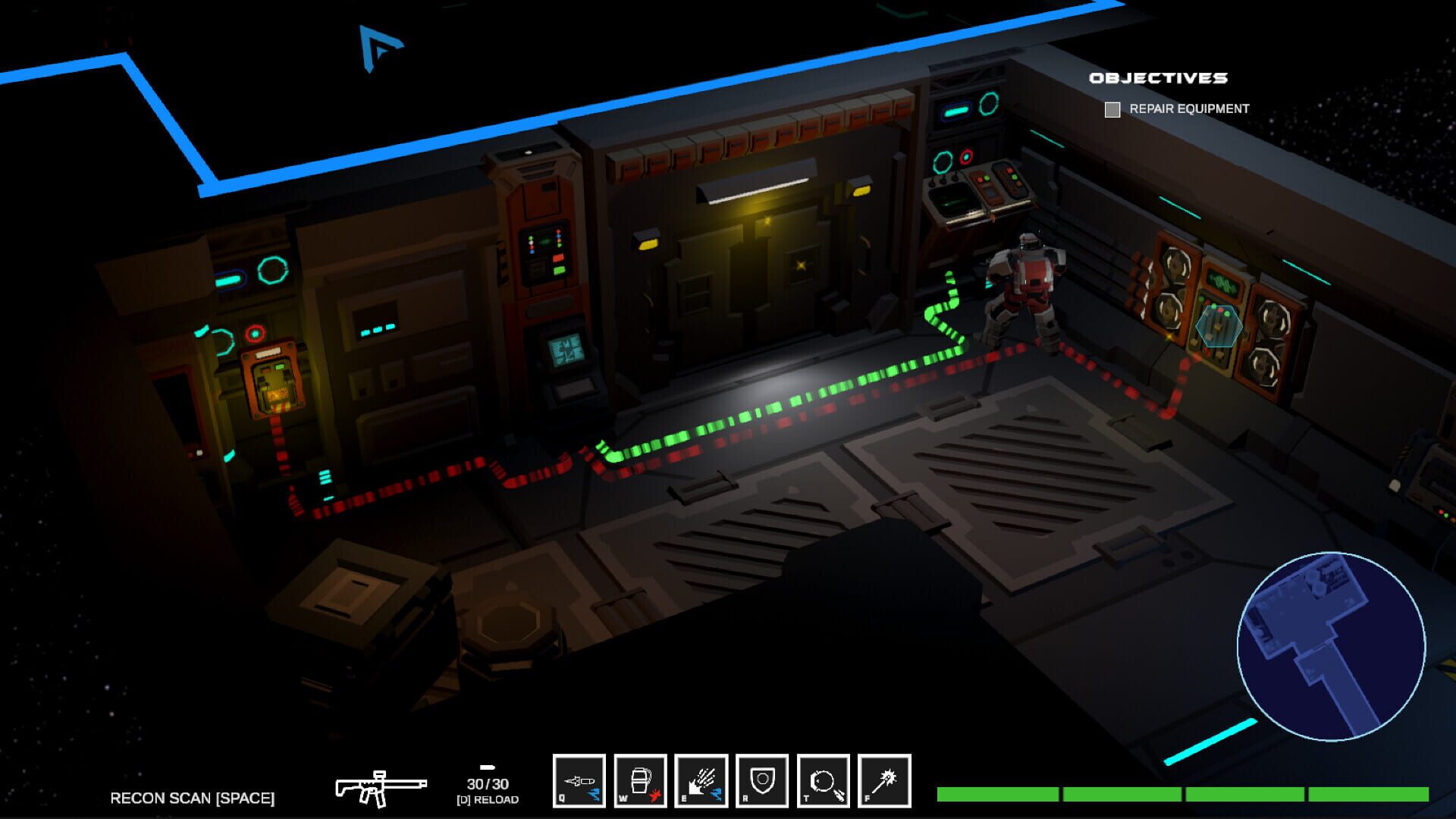Select the F repair torch ability icon
1456x819 pixels.
coord(880,778)
